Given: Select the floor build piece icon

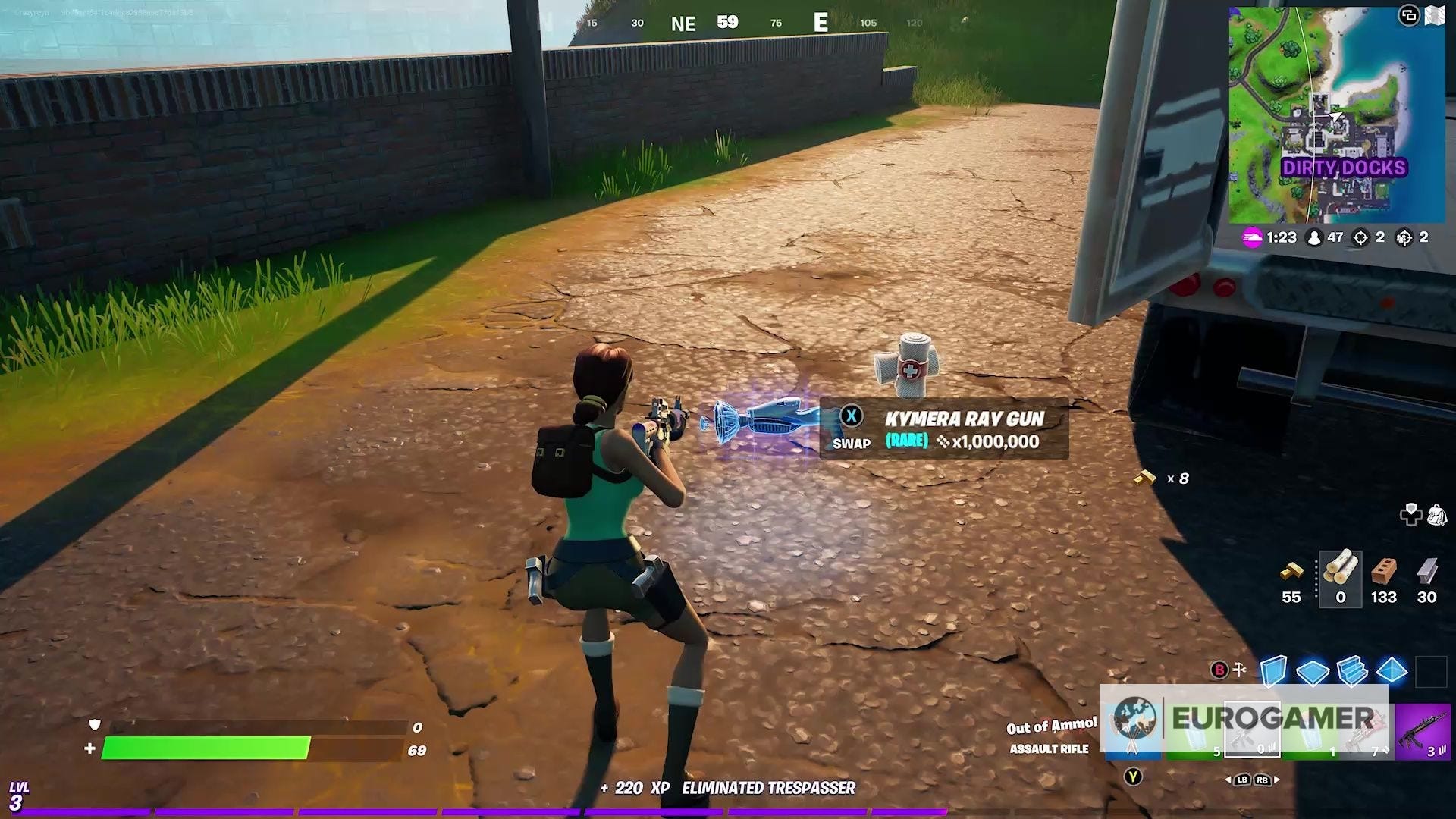Looking at the screenshot, I should [x=1313, y=670].
